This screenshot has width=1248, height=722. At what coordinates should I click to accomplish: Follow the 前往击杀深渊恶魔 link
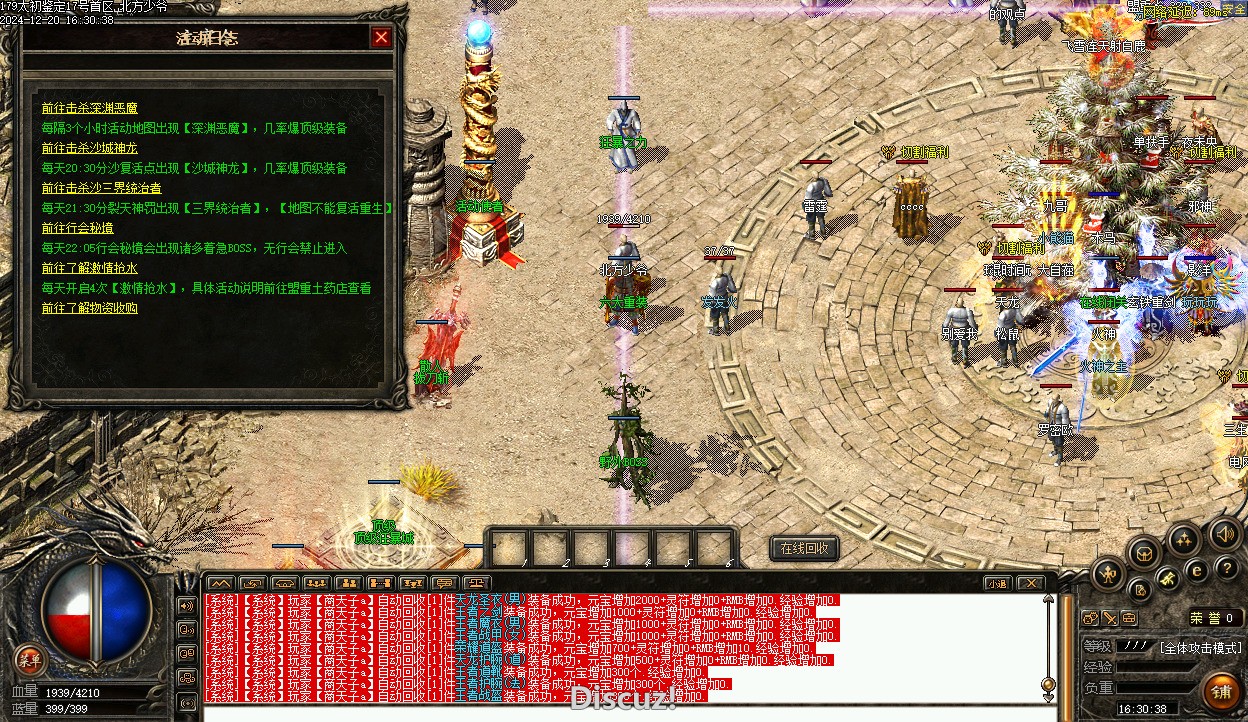(89, 108)
